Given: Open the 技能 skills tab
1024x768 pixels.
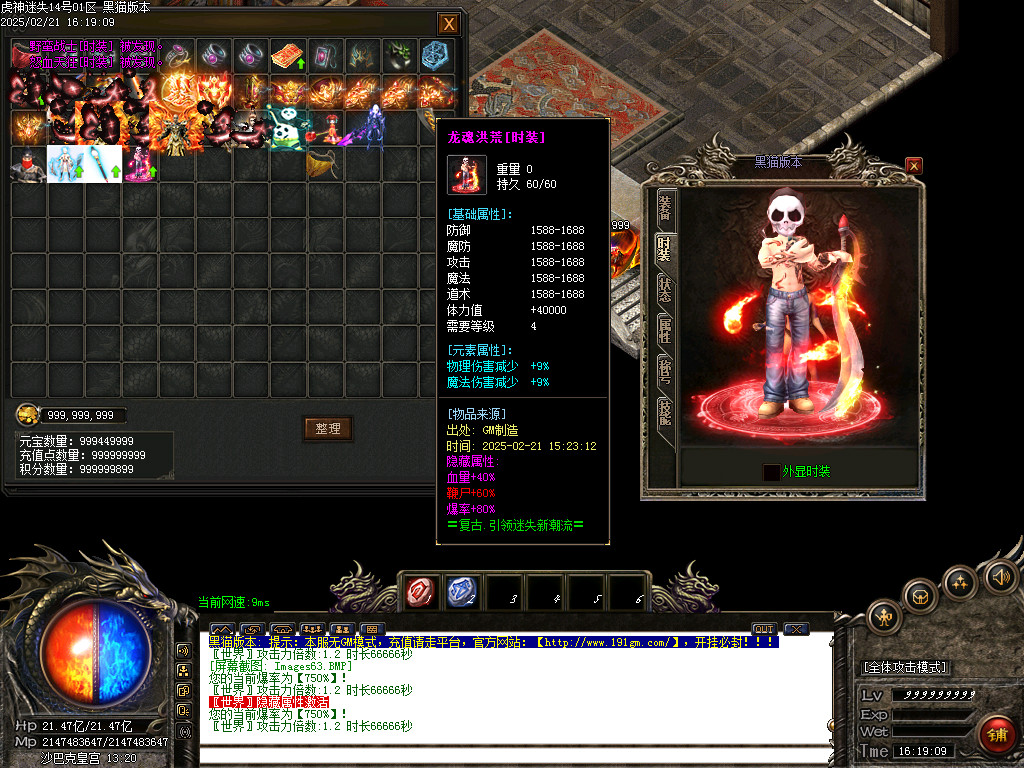Looking at the screenshot, I should coord(665,411).
